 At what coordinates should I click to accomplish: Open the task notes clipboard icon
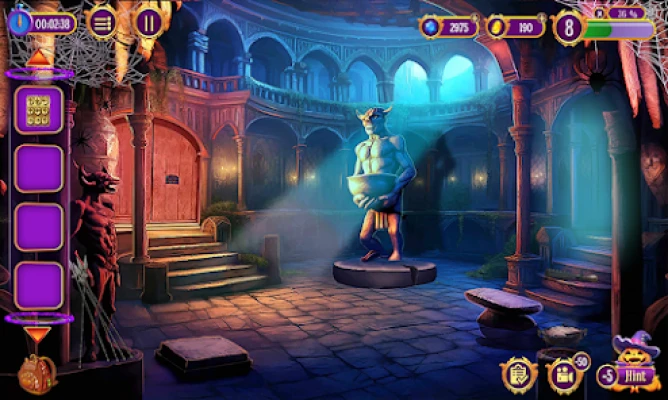point(518,374)
